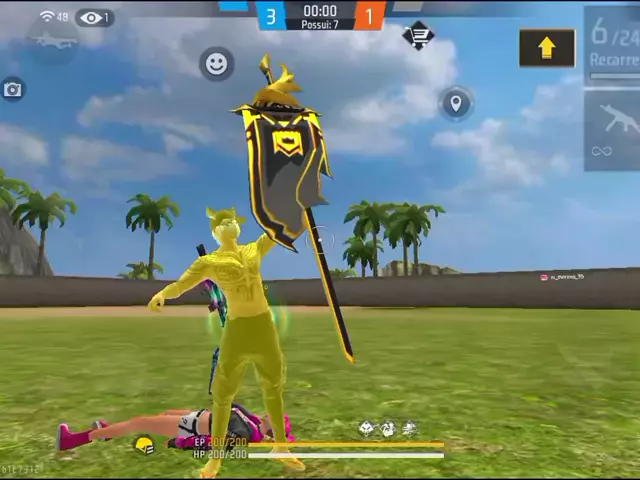The width and height of the screenshot is (640, 480).
Task: Select the yellow helmet icon
Action: coord(144,446)
